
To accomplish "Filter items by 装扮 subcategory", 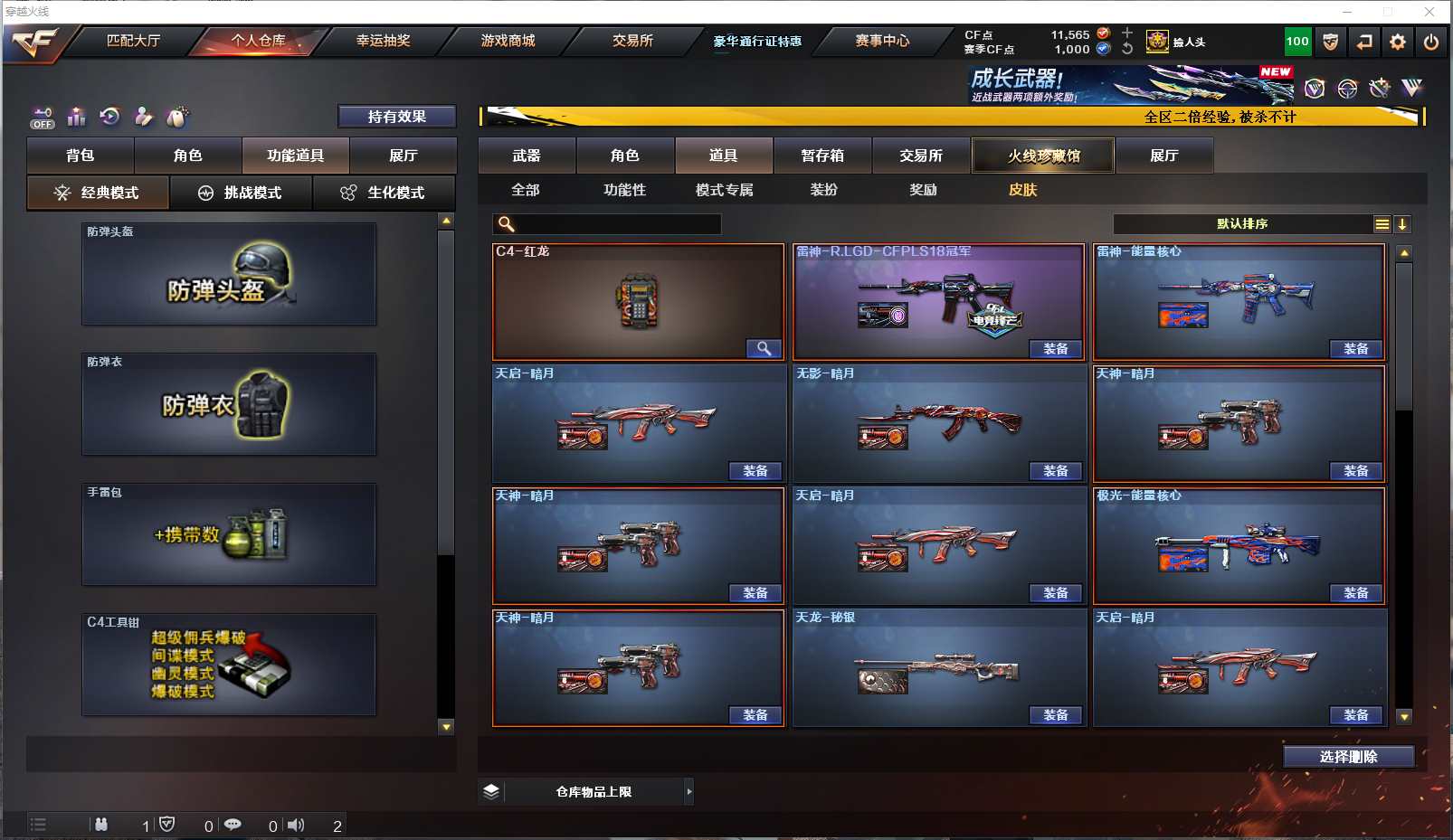I will click(x=823, y=190).
